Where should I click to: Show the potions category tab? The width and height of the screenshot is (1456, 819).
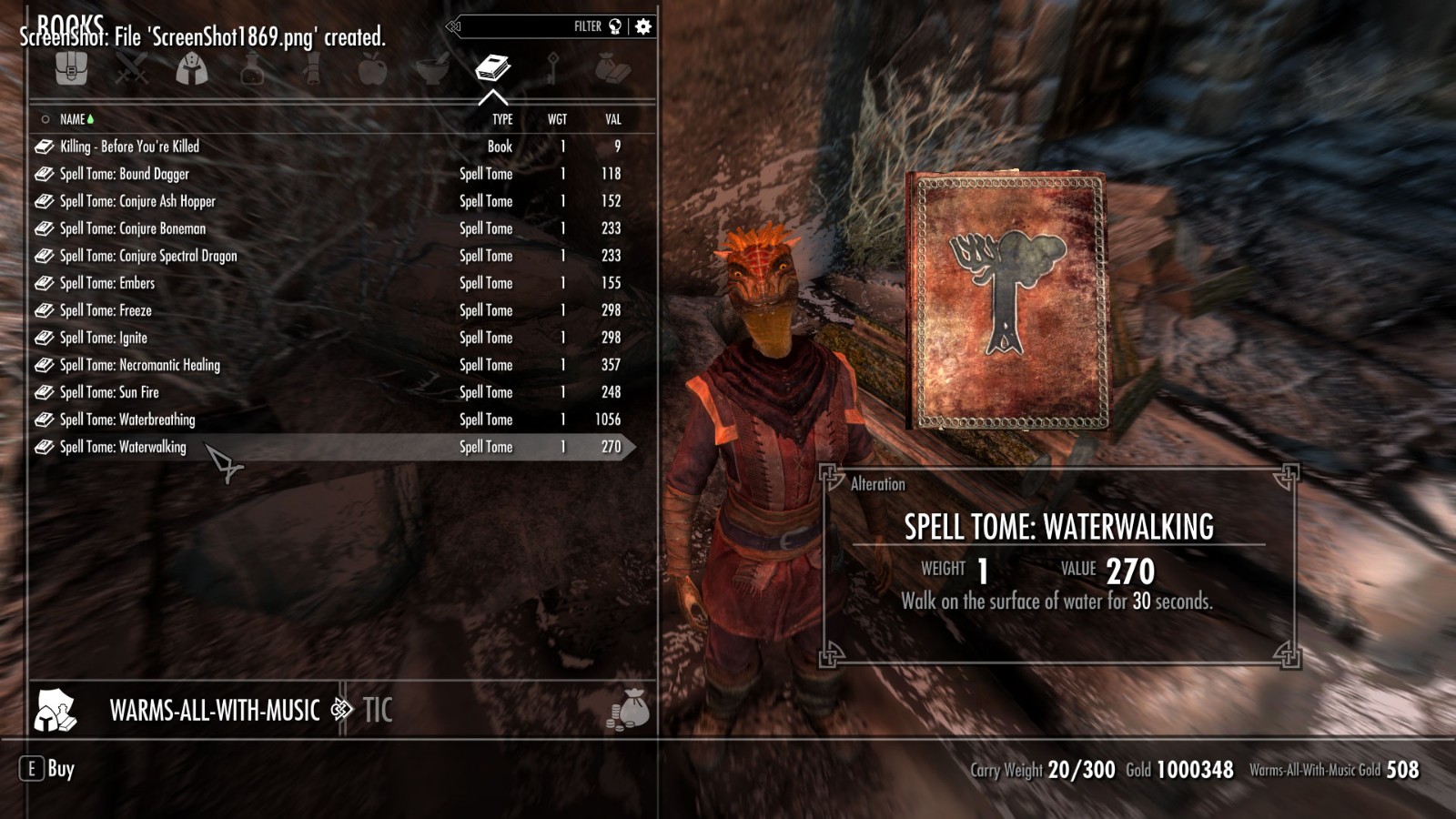(x=252, y=69)
